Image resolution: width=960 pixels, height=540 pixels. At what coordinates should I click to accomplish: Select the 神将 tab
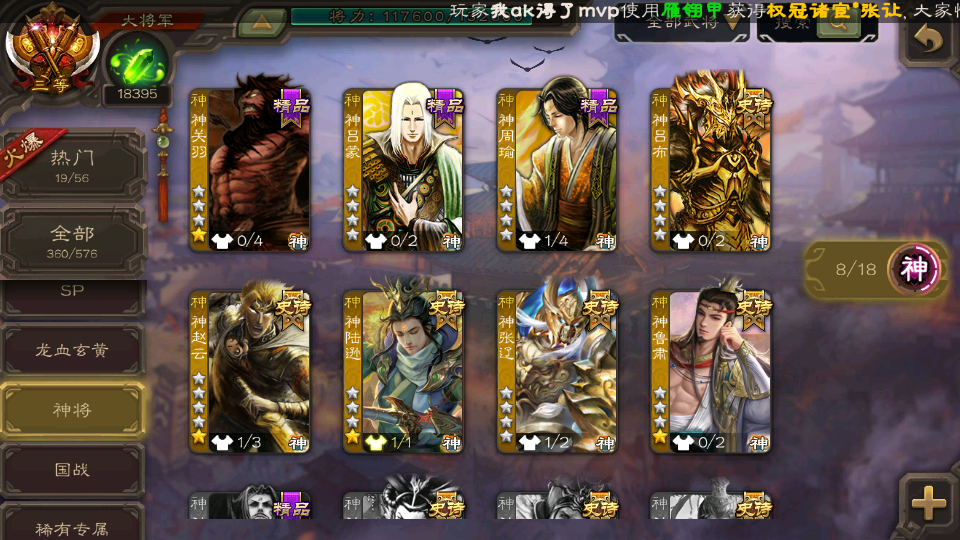click(x=72, y=410)
